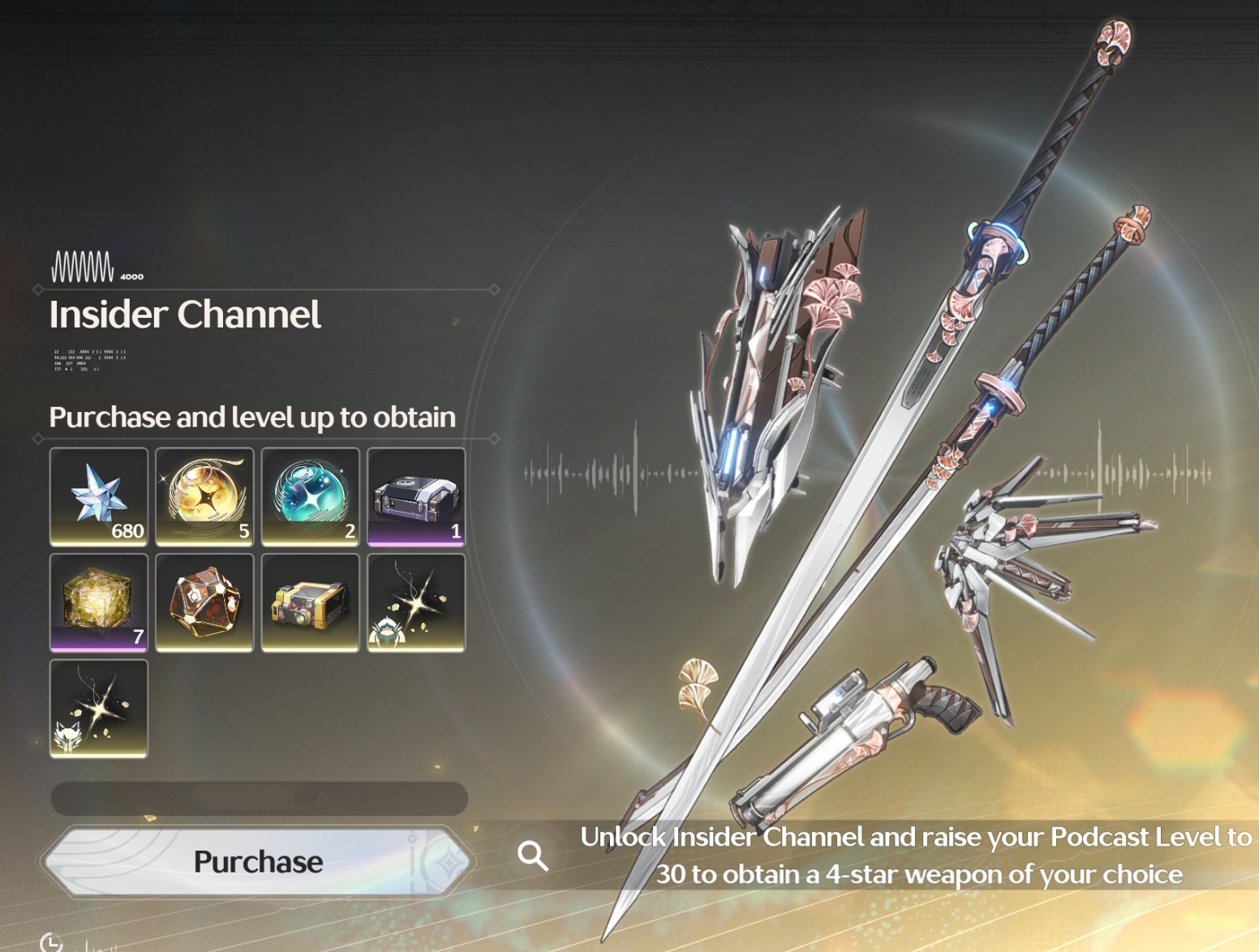This screenshot has width=1259, height=952.
Task: Select the glowing gold cube reward showing 7
Action: click(x=99, y=603)
